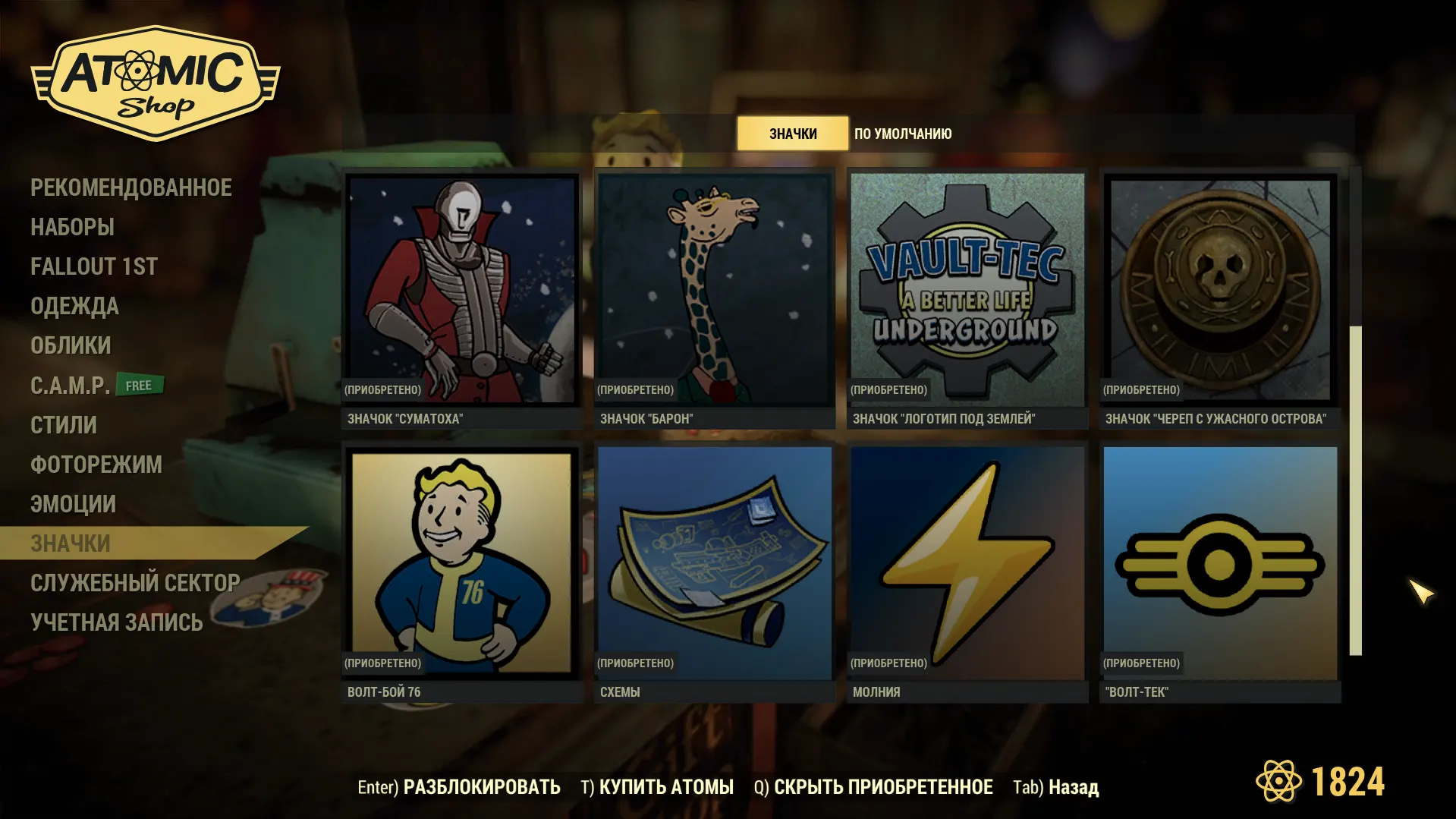Switch to the 'По умолчанию' tab
Viewport: 1456px width, 819px height.
tap(902, 134)
